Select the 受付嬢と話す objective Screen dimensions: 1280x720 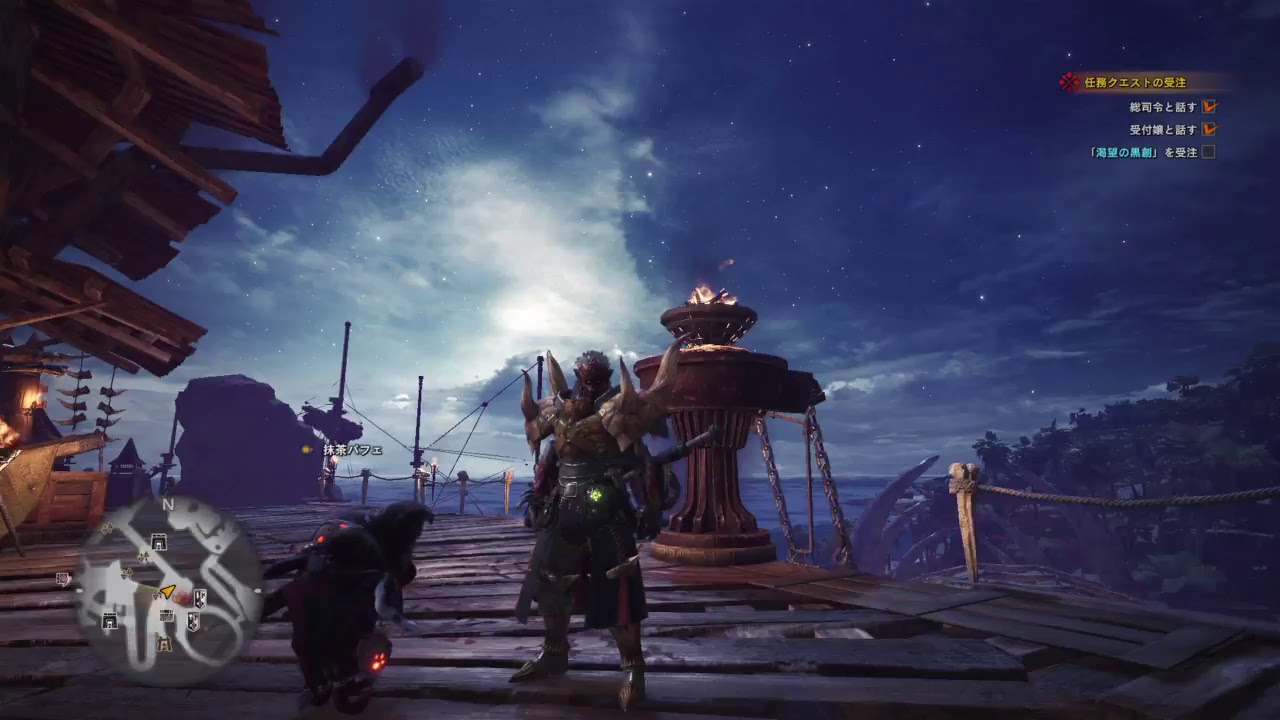click(x=1163, y=129)
